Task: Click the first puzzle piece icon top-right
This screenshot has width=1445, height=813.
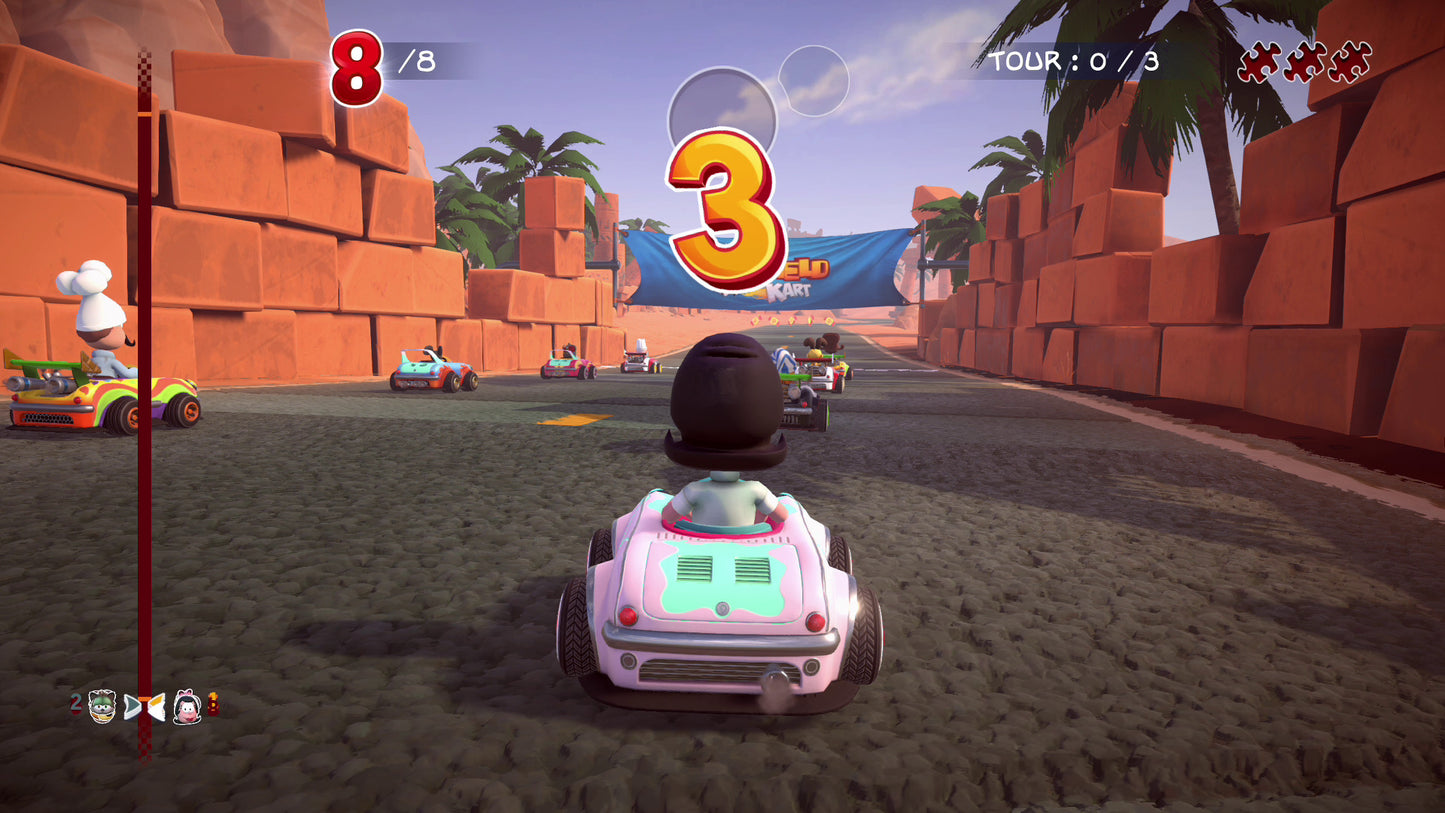Action: click(x=1257, y=60)
